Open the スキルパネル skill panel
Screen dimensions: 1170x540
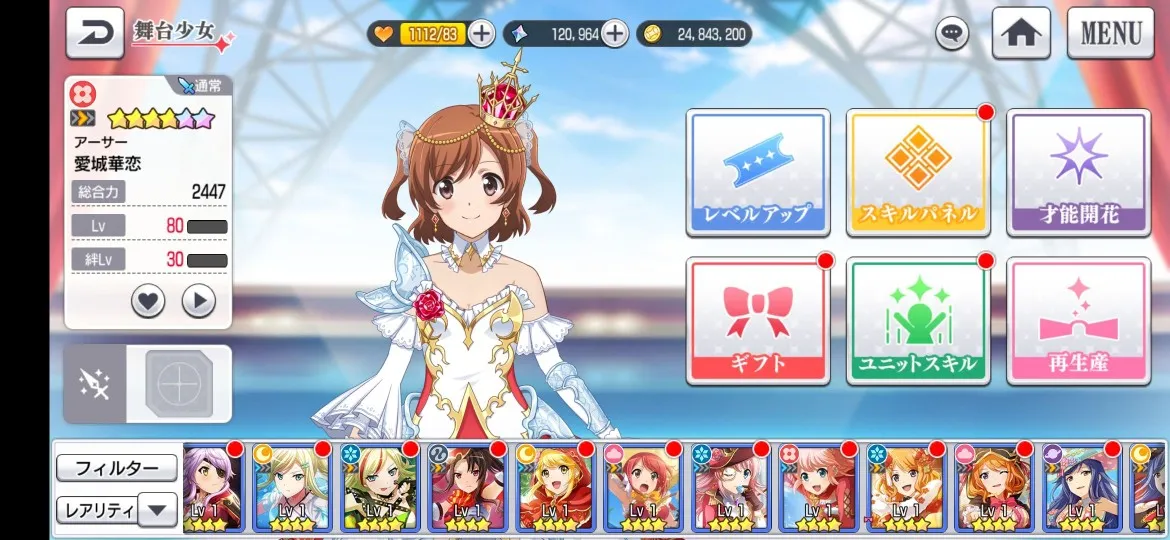click(918, 172)
